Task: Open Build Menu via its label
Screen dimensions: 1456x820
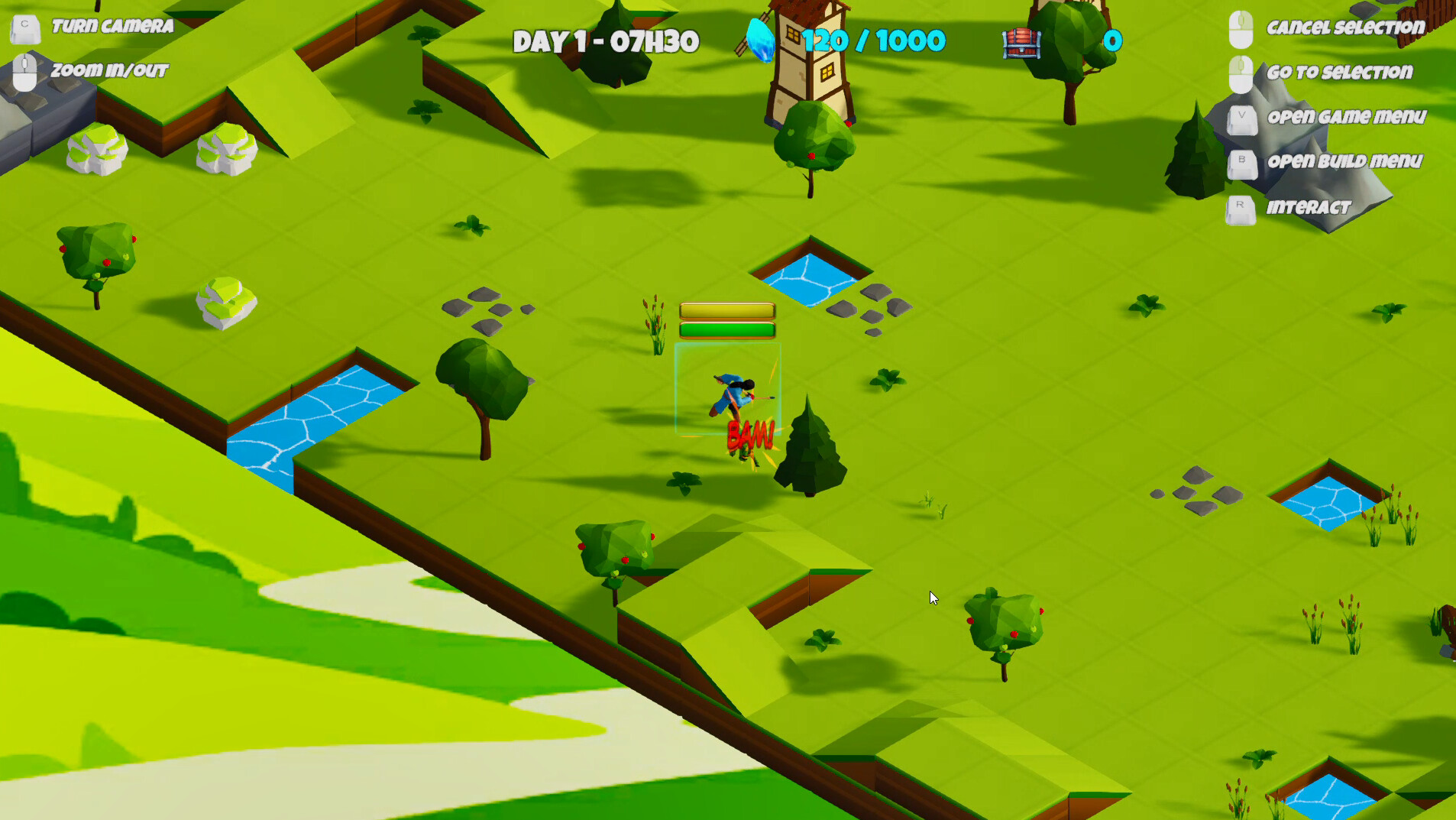Action: (x=1345, y=161)
